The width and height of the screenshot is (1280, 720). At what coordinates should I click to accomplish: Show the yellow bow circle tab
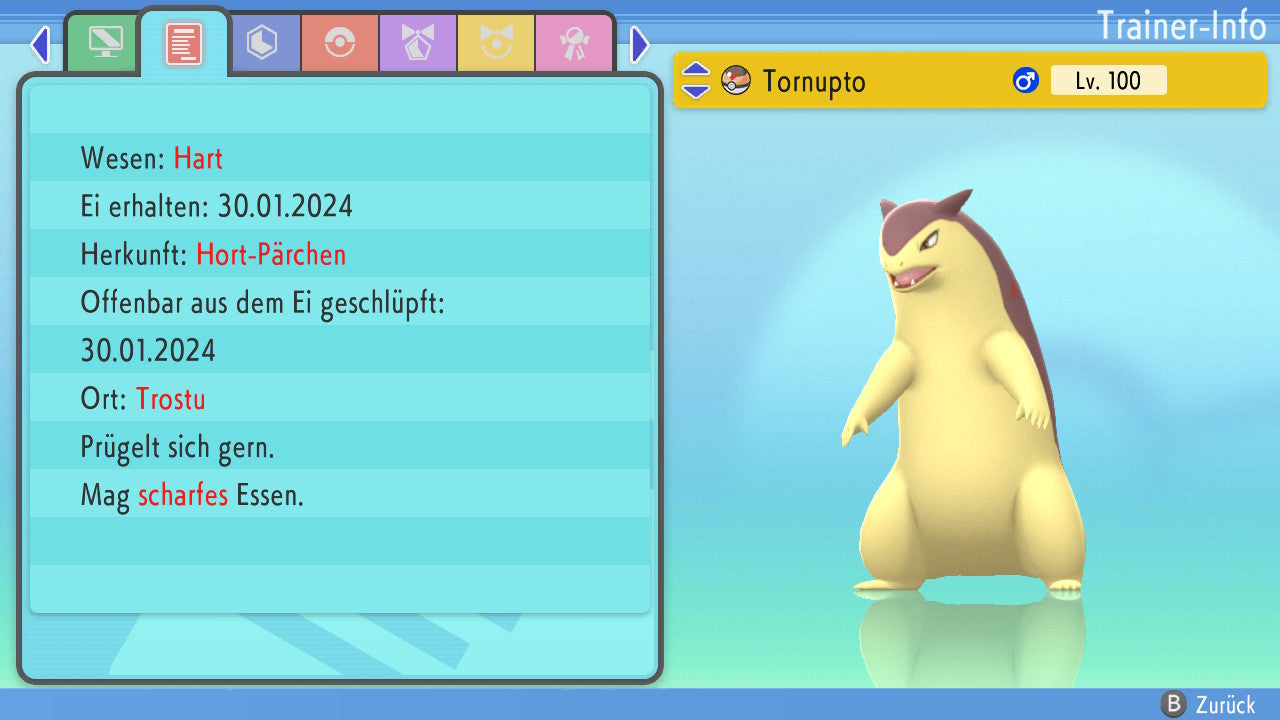[x=496, y=44]
